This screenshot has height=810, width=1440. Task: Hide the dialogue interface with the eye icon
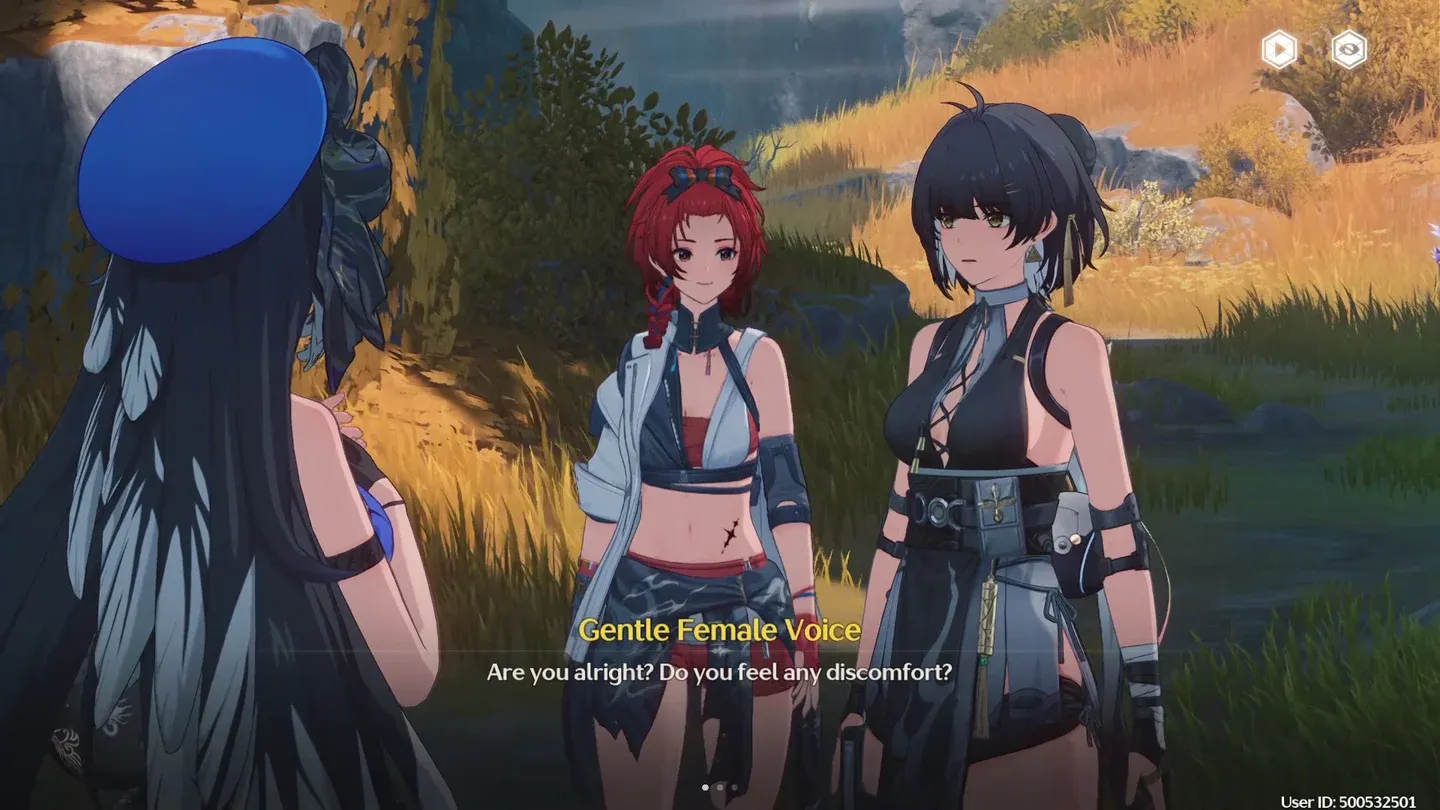[x=1348, y=49]
